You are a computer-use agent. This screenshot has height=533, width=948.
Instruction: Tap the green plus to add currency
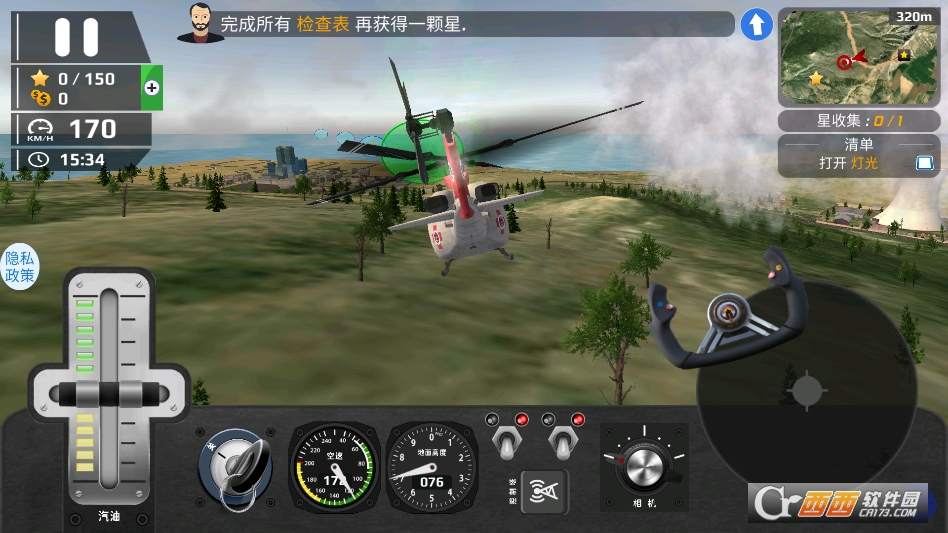point(152,88)
